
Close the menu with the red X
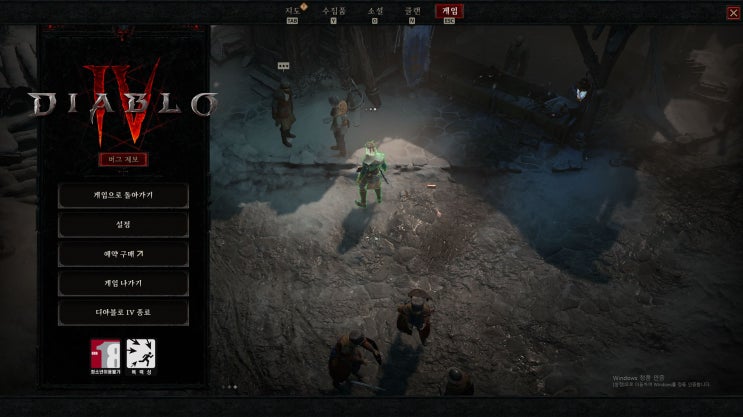coord(734,12)
